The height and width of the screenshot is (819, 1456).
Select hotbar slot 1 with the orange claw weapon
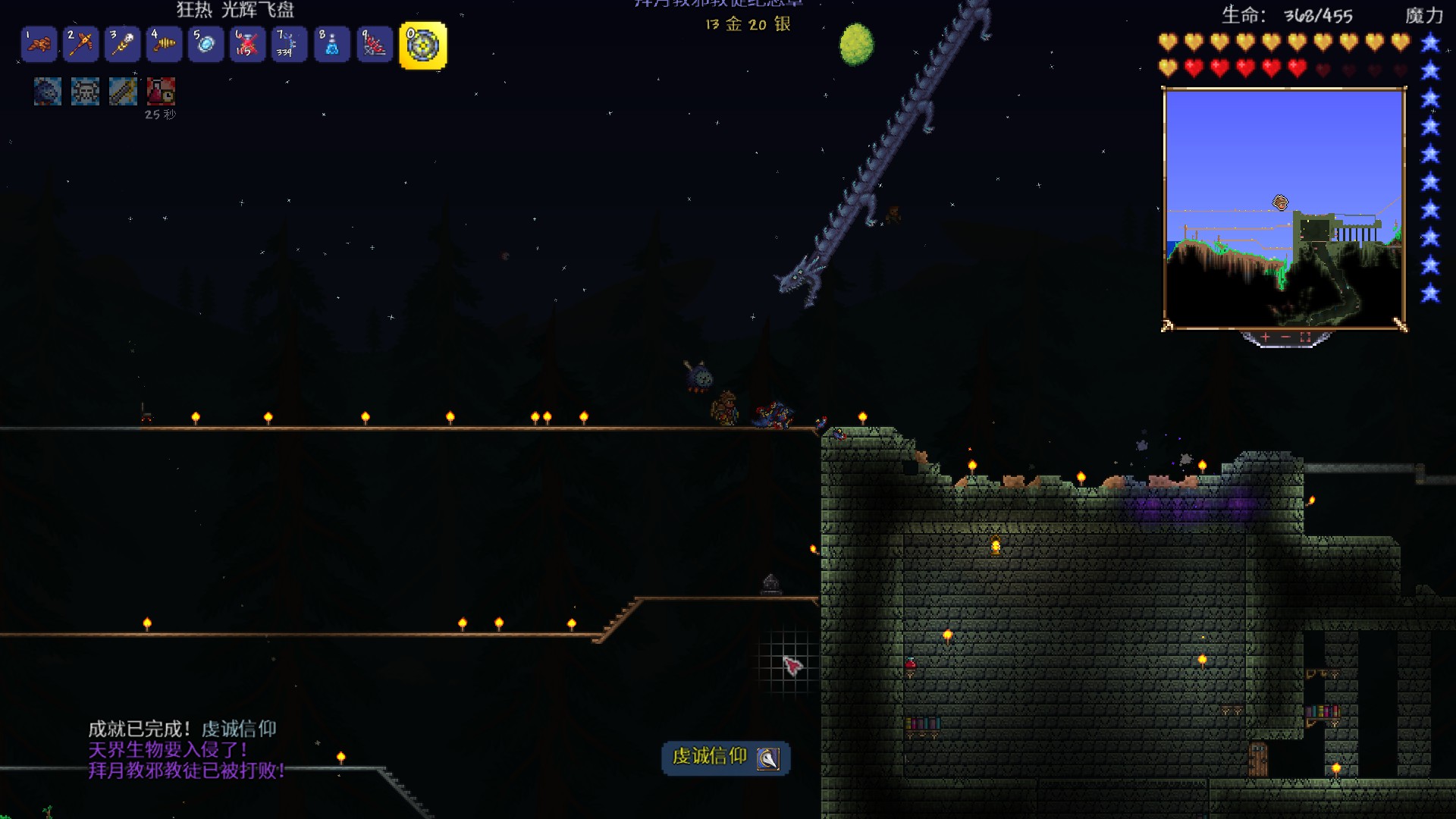click(39, 44)
